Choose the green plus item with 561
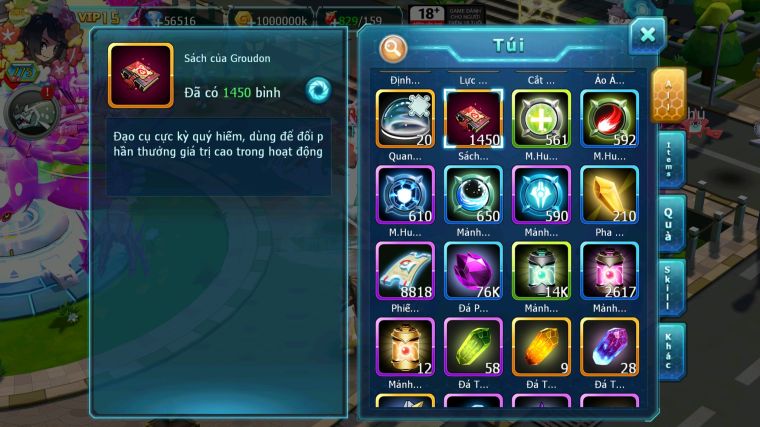Viewport: 760px width, 427px height. click(x=541, y=118)
